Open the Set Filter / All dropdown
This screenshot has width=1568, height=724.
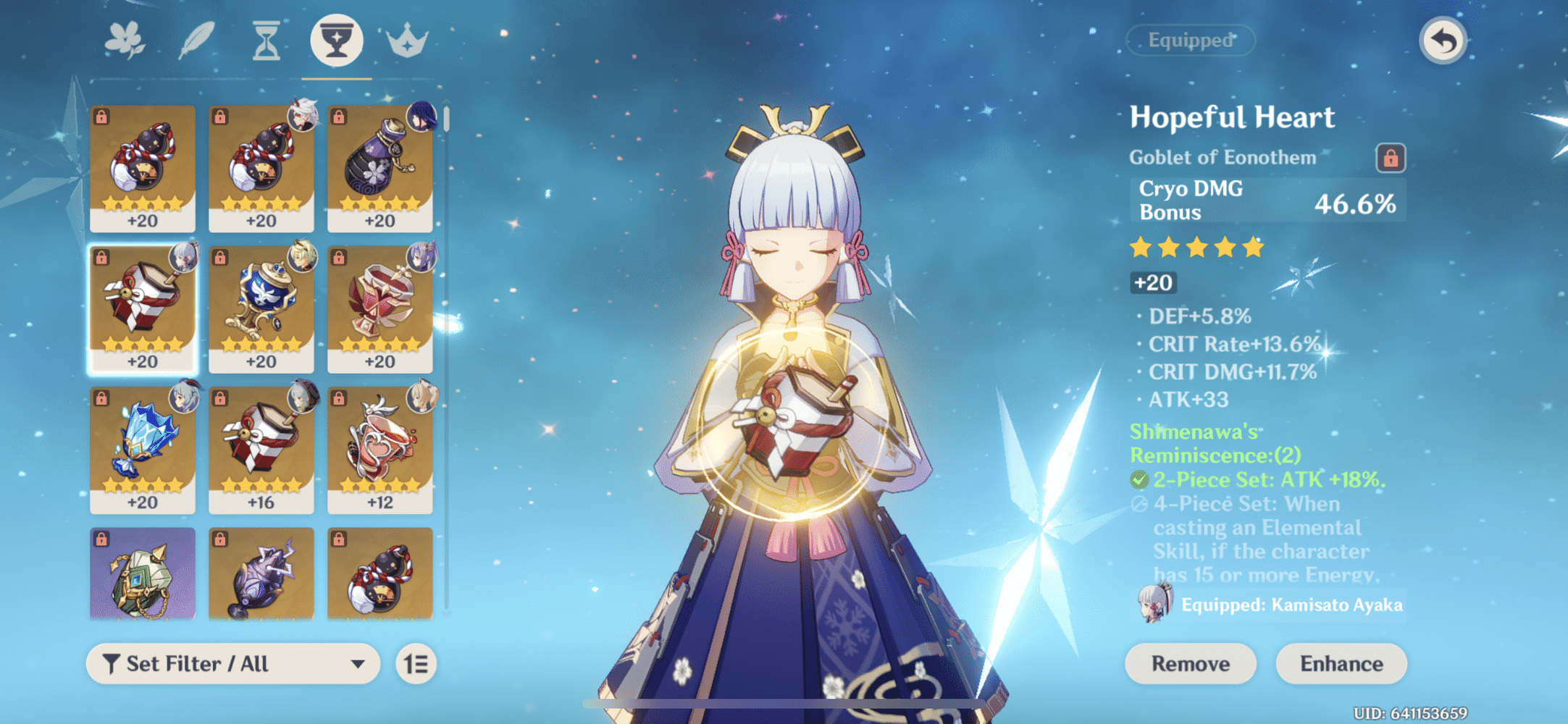232,663
